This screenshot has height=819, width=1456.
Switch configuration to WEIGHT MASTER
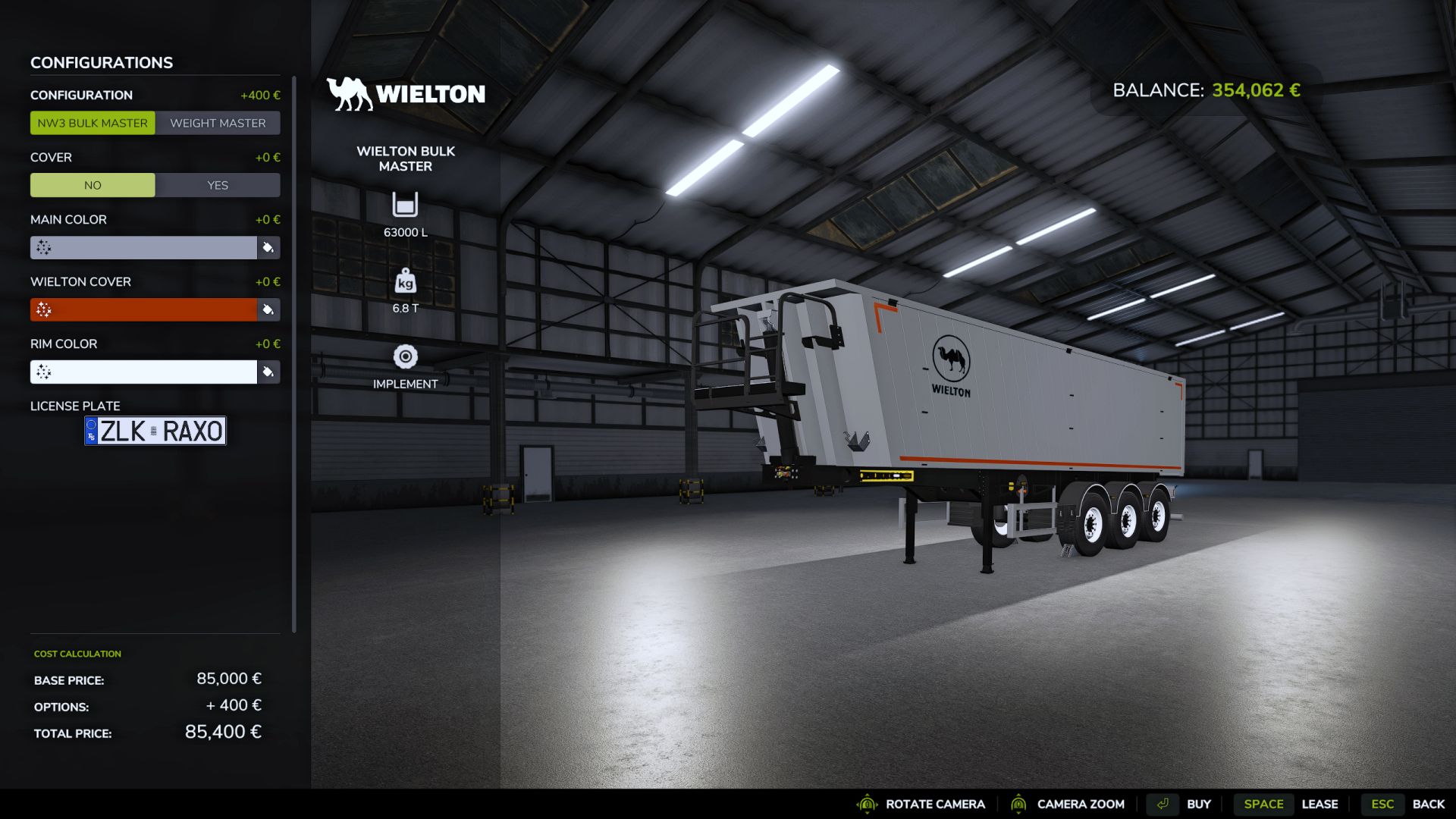[218, 123]
